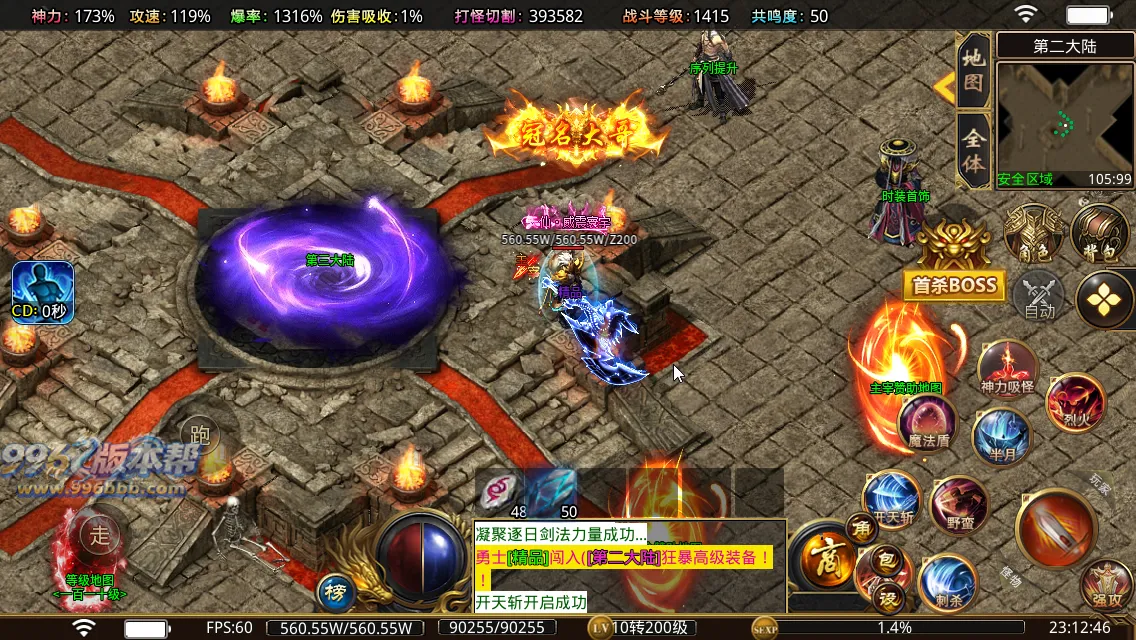
Task: Use the 半月 half-moon skill
Action: click(1001, 436)
